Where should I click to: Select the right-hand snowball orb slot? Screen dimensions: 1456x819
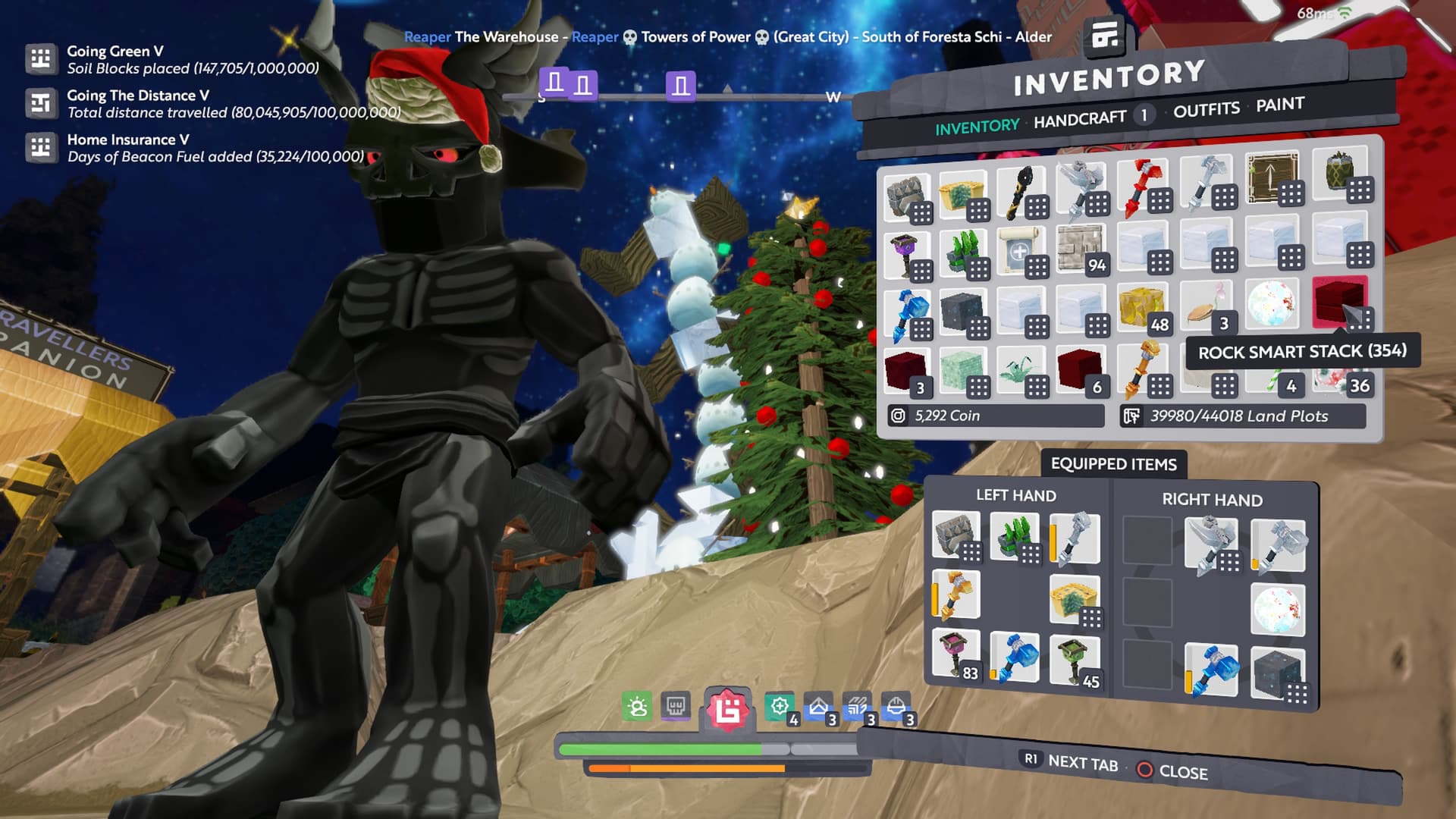click(1277, 609)
